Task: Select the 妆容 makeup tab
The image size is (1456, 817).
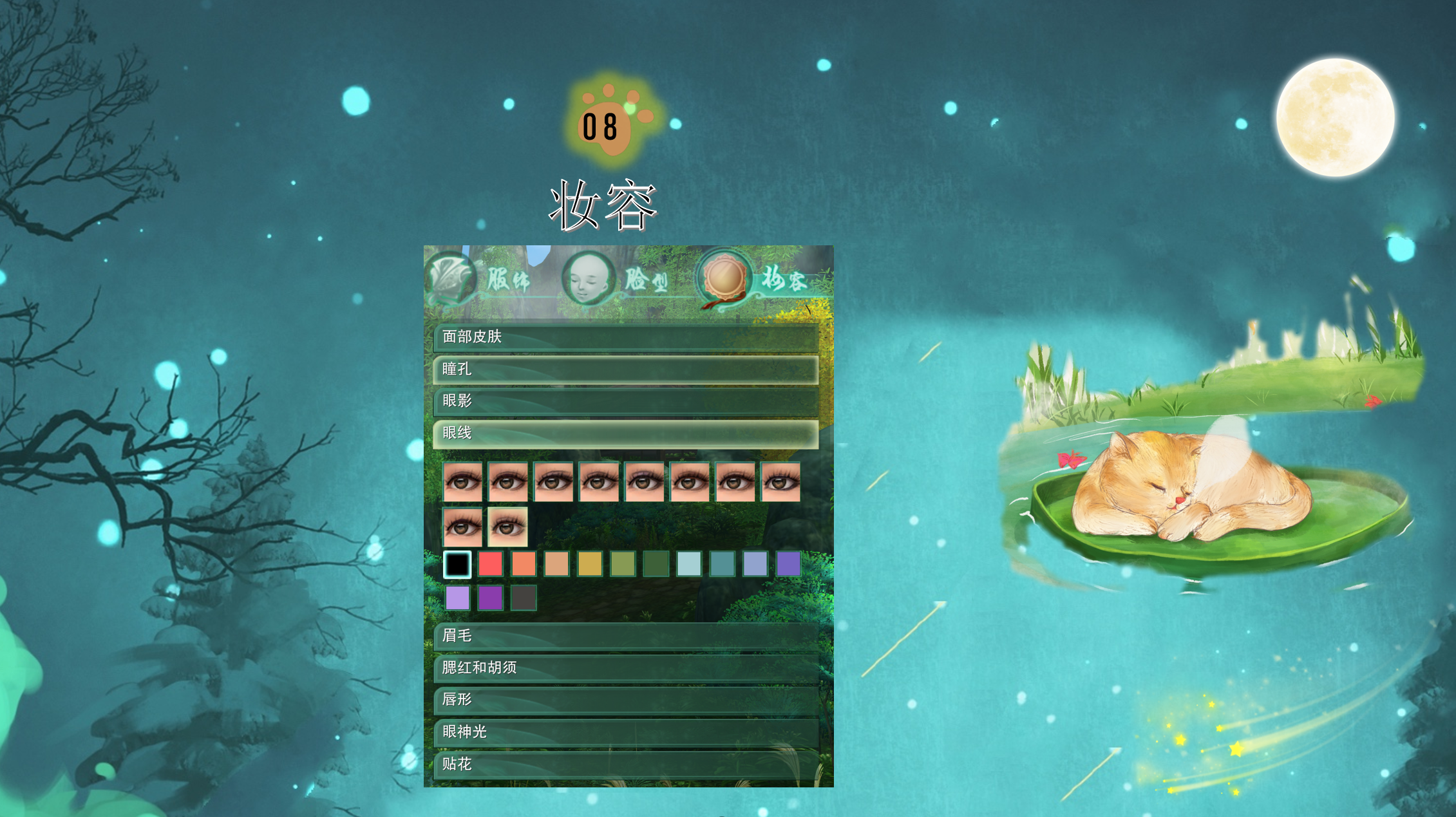Action: (753, 280)
